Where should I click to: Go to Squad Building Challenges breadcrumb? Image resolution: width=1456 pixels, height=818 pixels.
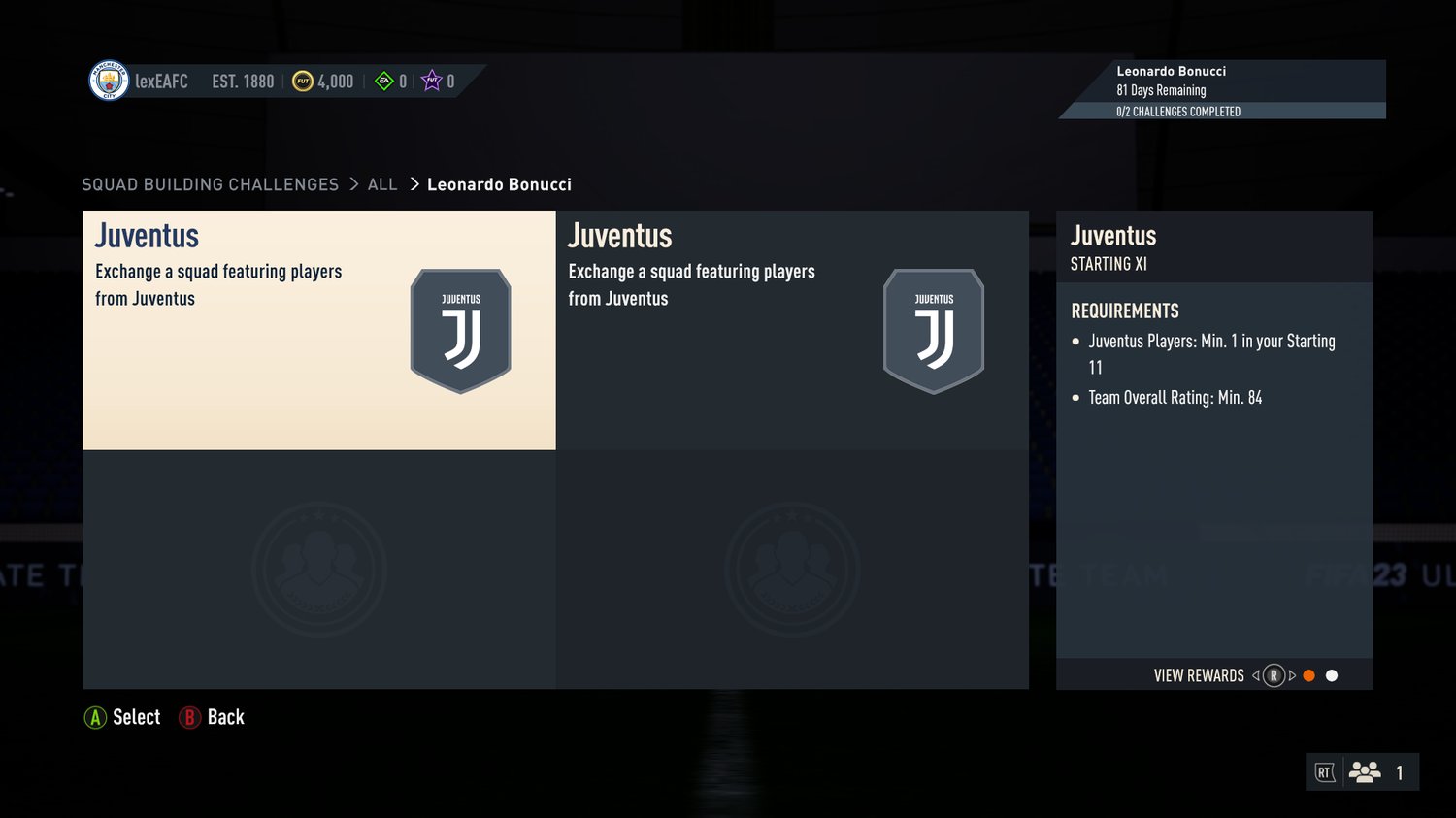(x=210, y=184)
